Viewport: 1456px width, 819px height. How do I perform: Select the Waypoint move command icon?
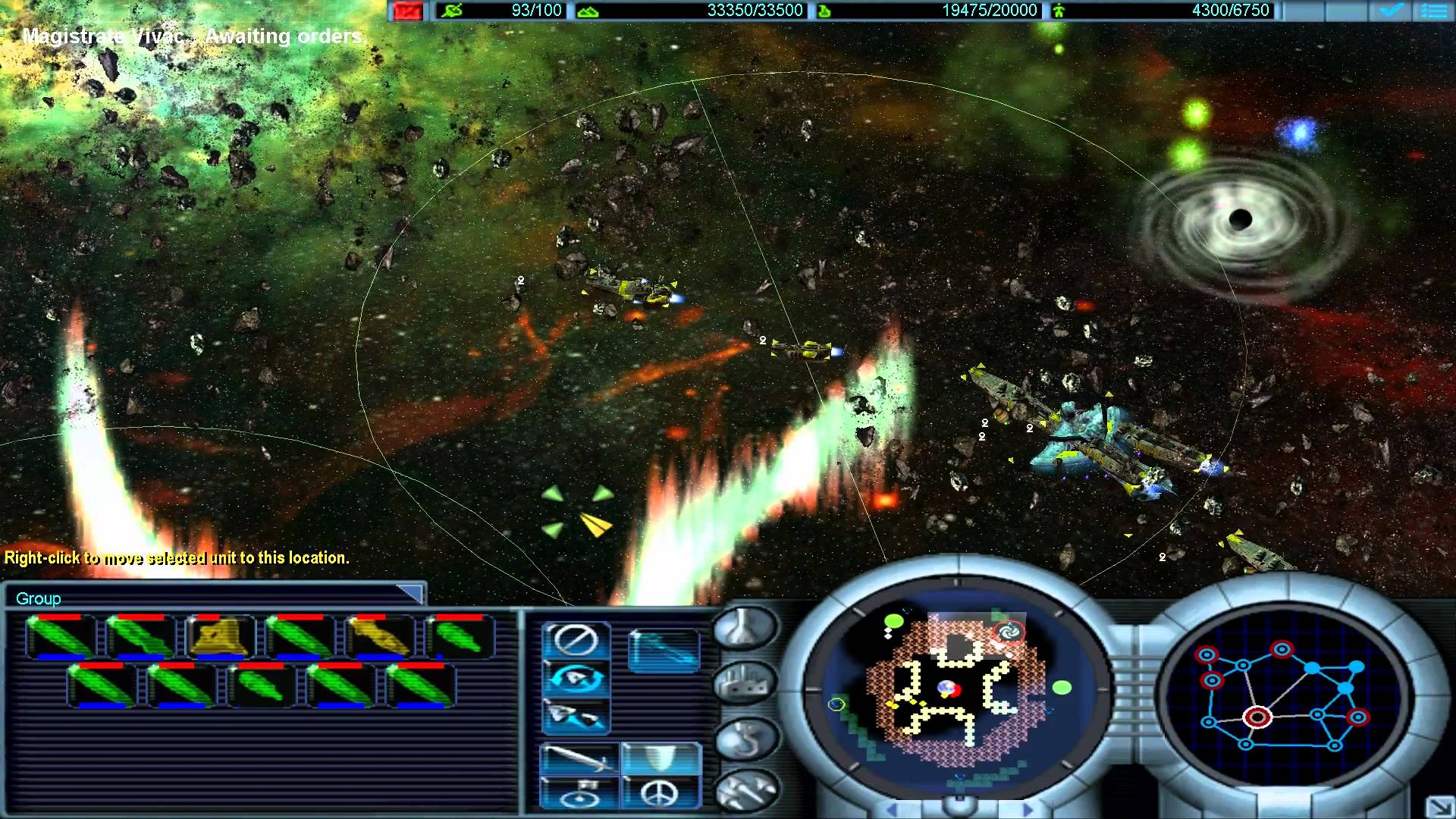point(576,715)
